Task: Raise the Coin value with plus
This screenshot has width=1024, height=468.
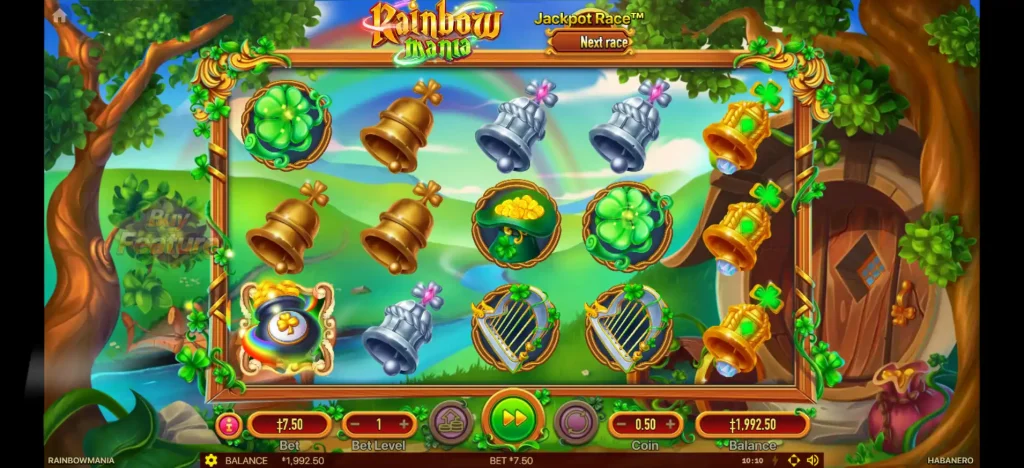Action: coord(672,424)
